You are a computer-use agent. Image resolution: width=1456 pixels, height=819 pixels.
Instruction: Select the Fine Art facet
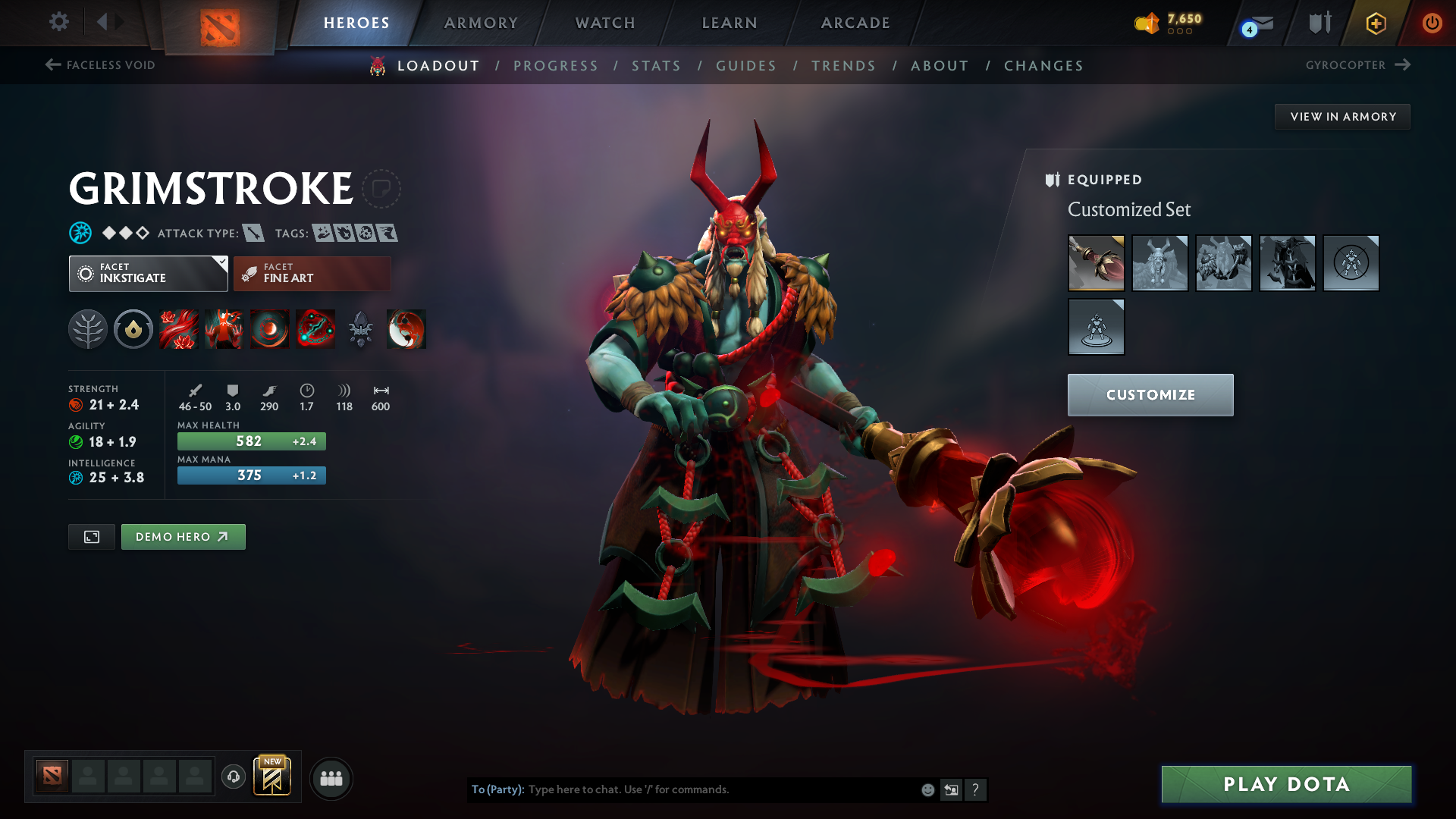[x=311, y=273]
